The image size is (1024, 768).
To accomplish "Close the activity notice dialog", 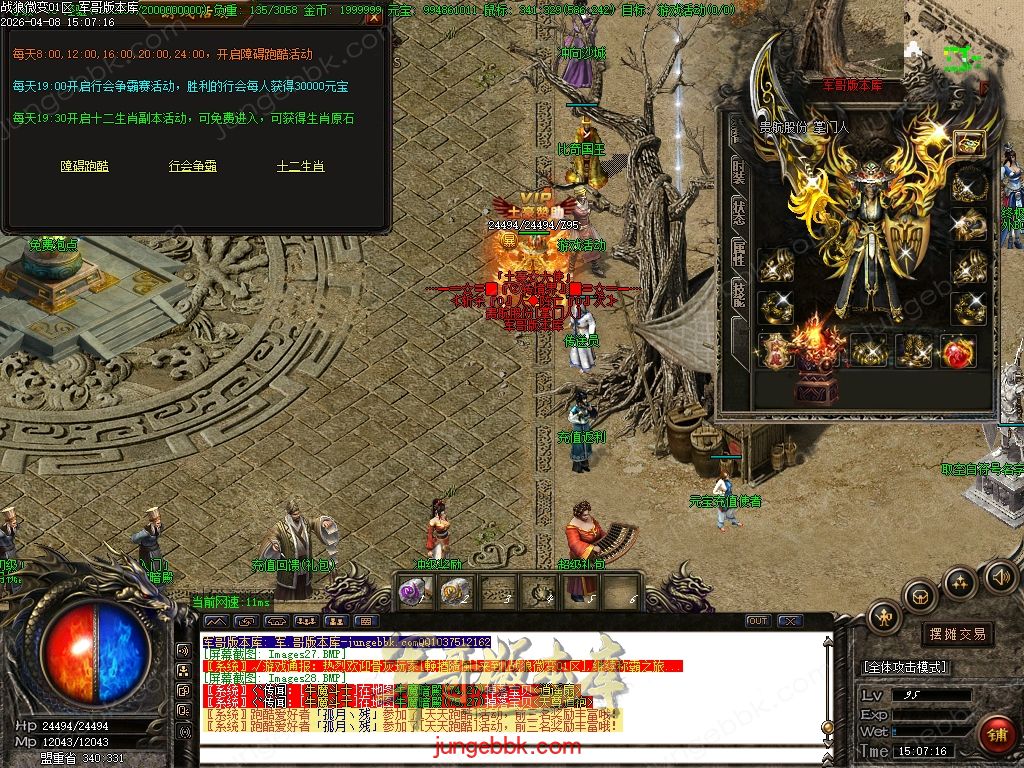I will point(373,17).
